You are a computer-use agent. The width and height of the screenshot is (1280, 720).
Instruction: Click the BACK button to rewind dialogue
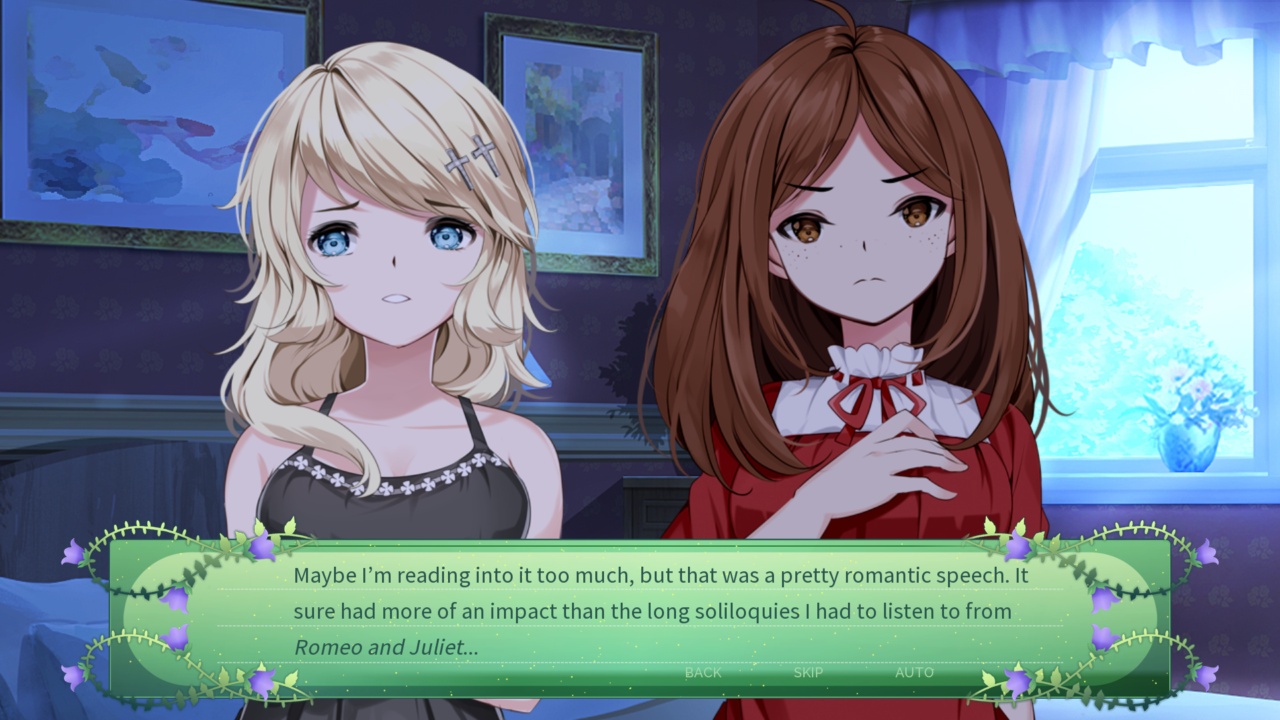coord(703,673)
